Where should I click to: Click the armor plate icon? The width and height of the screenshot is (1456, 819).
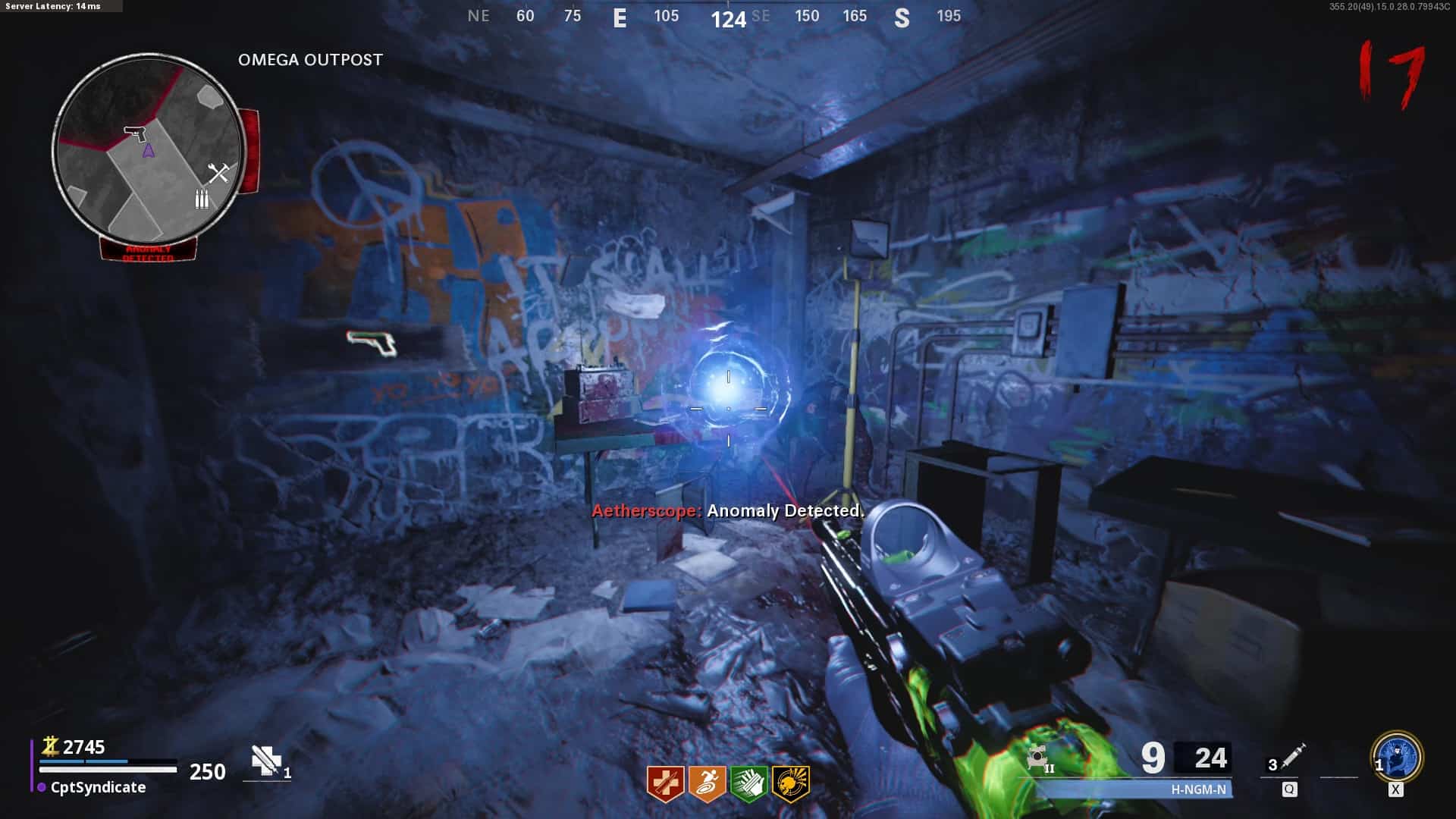[x=266, y=761]
